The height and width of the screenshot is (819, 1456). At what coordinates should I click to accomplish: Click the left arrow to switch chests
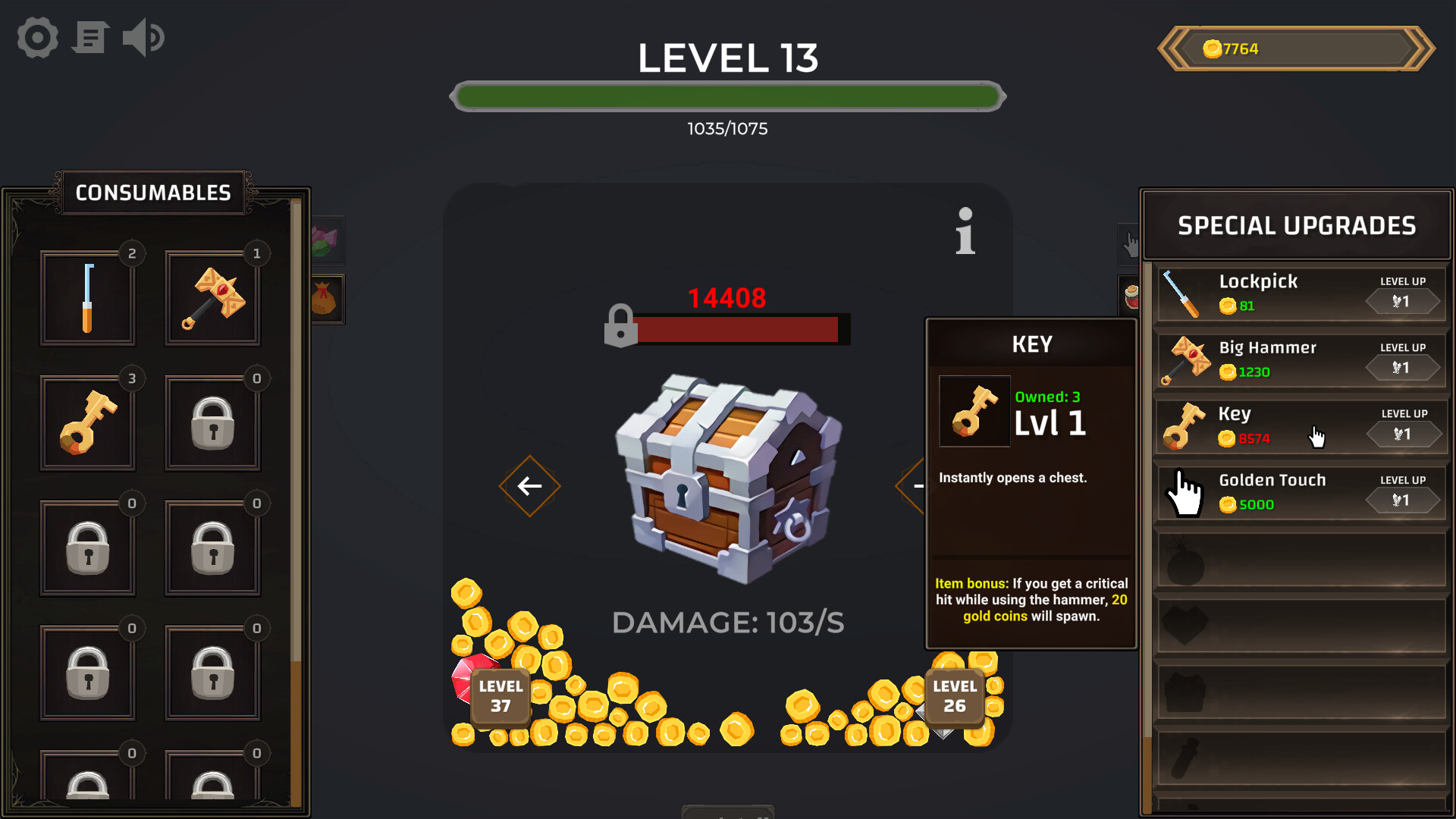click(529, 485)
